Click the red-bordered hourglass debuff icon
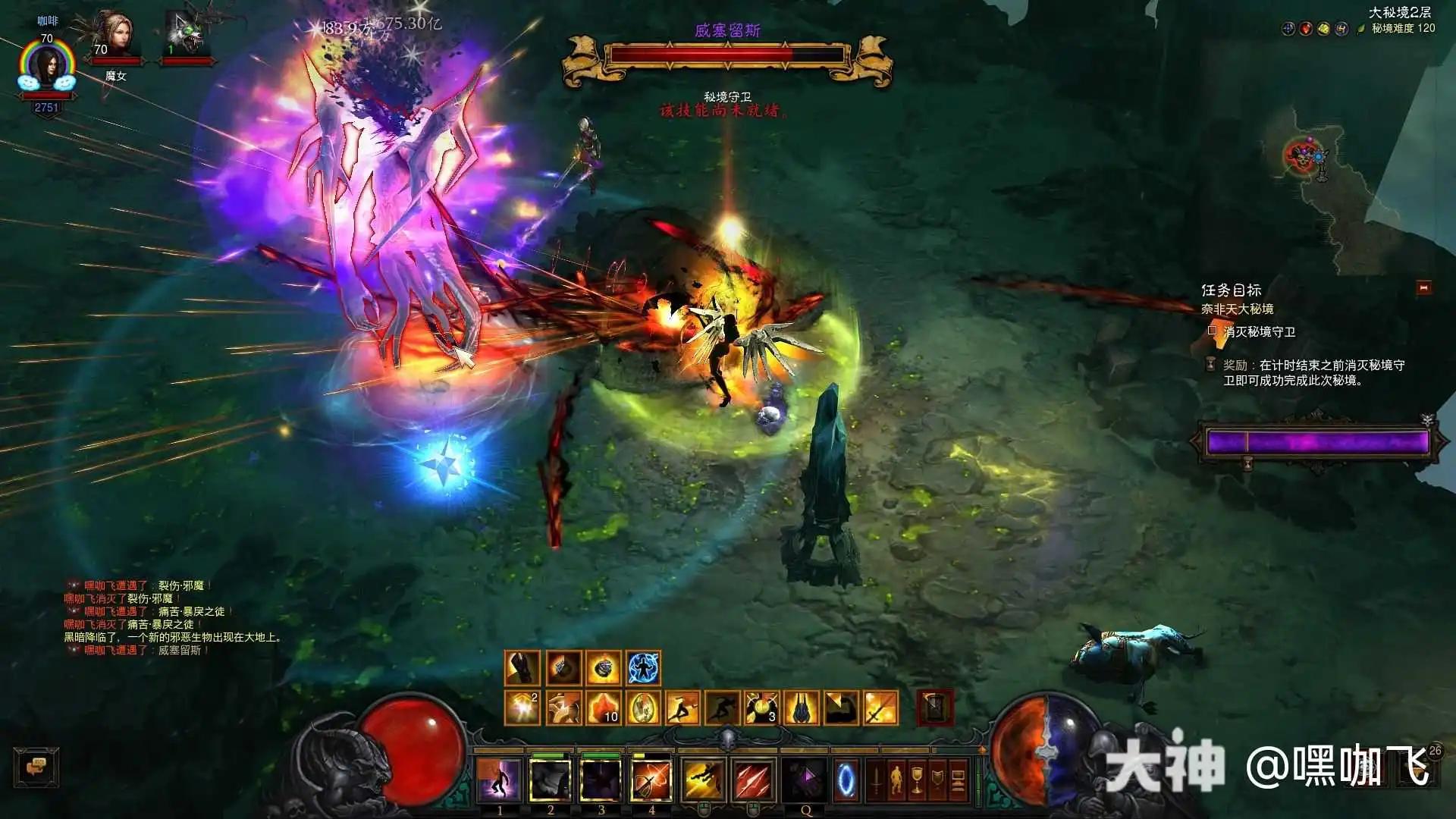 tap(935, 708)
